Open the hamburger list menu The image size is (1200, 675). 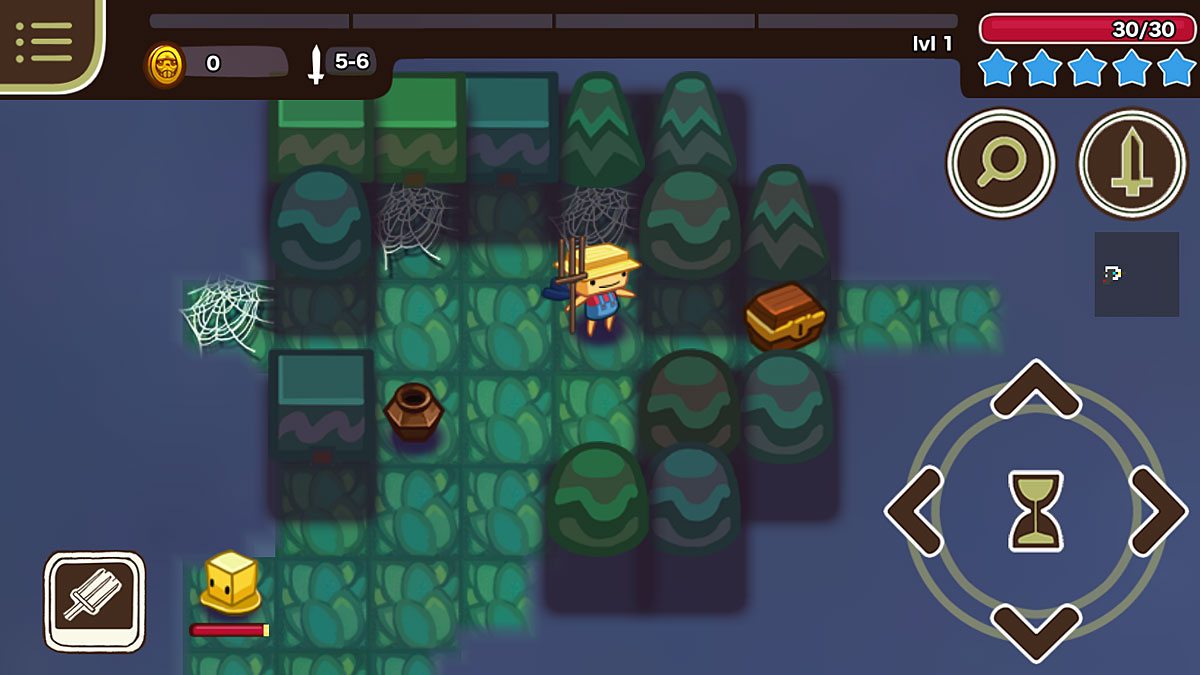point(44,40)
